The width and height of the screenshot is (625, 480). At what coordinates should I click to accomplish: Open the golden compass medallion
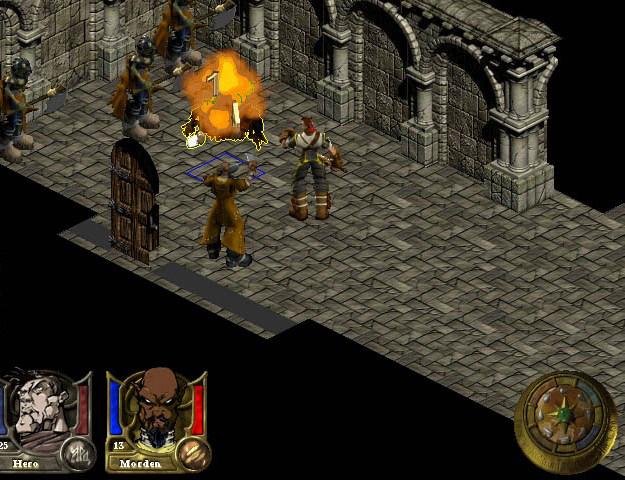click(x=565, y=419)
